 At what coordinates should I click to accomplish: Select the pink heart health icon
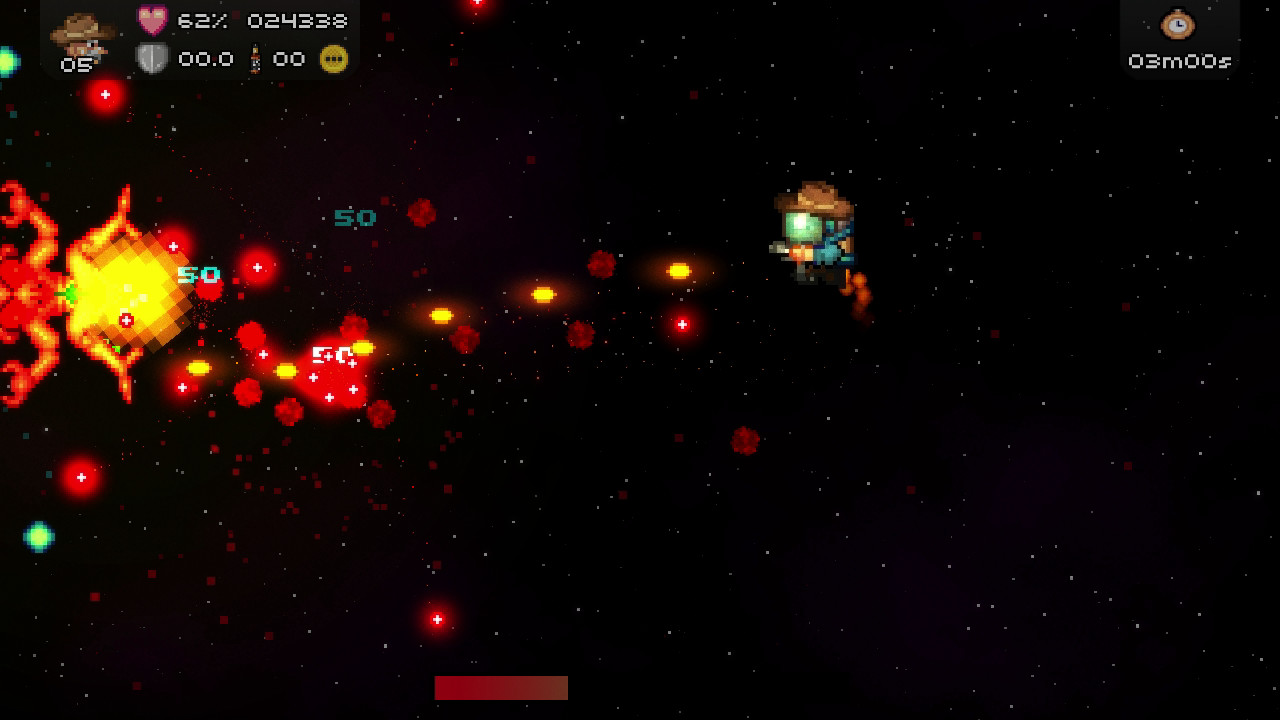[152, 20]
